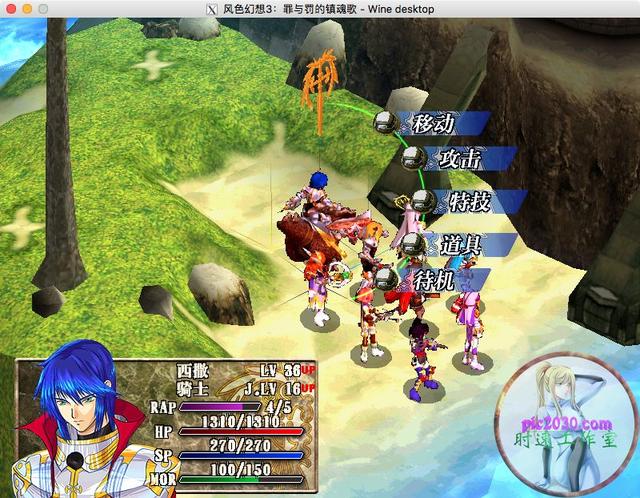Choose the 攻击 (Attack) command
The image size is (640, 498).
[x=459, y=159]
